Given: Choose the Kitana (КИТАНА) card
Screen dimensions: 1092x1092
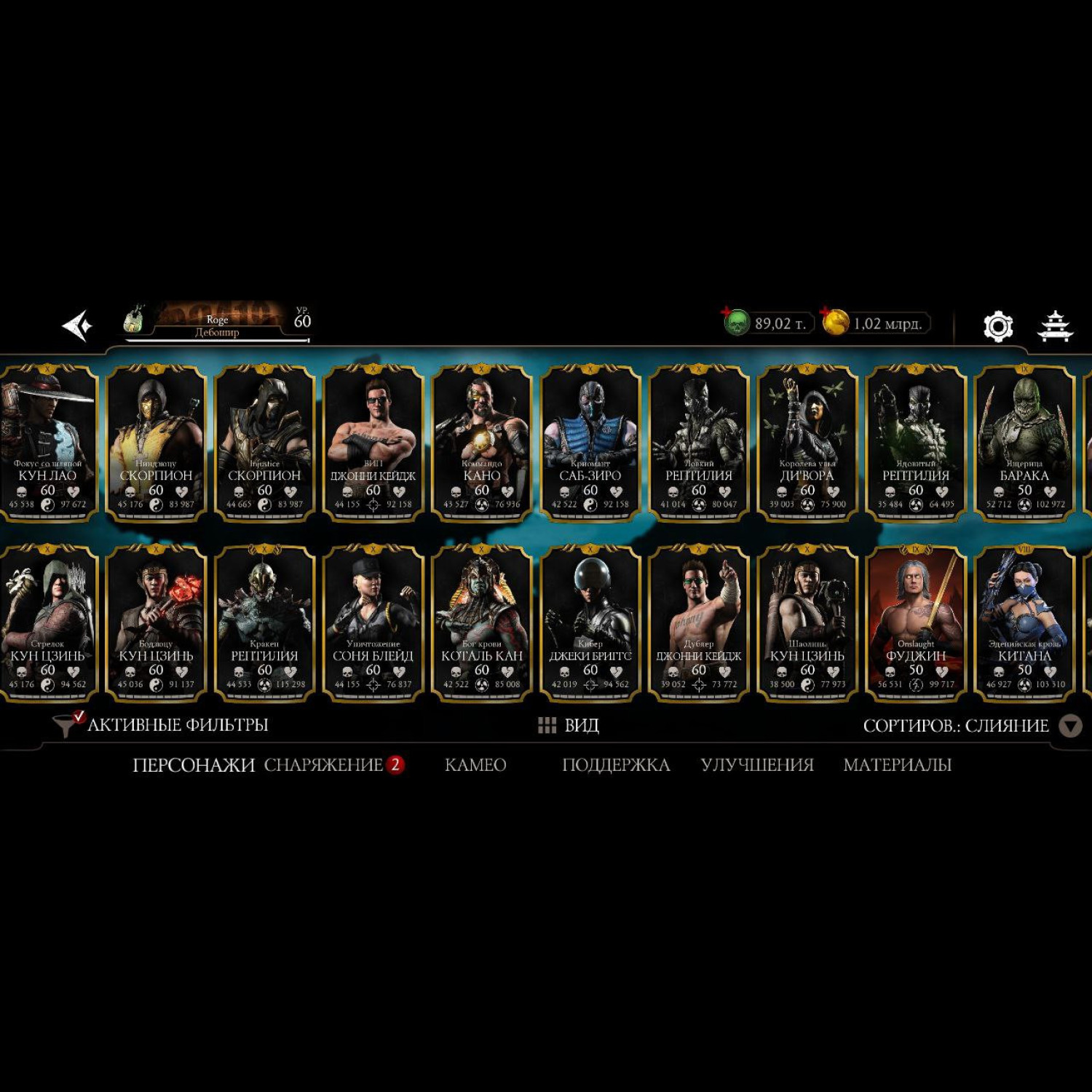Looking at the screenshot, I should 1024,622.
